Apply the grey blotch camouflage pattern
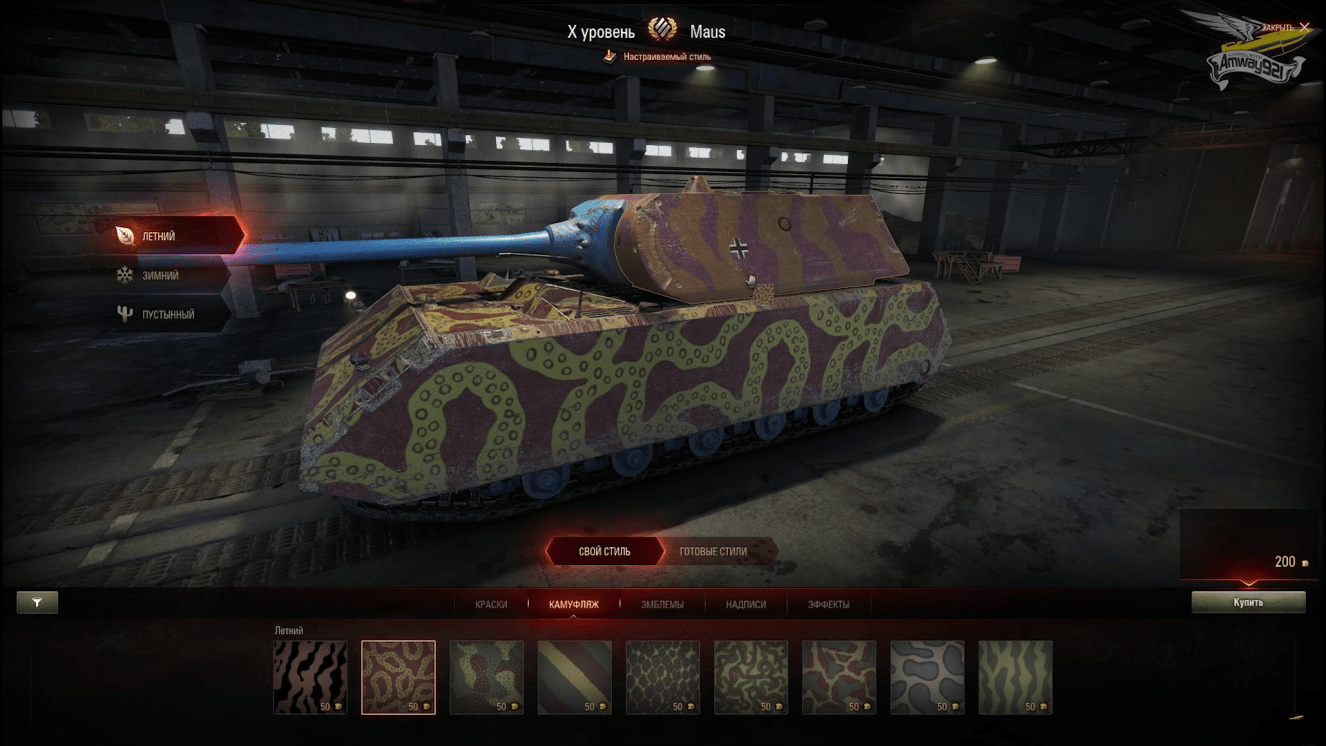This screenshot has height=746, width=1326. click(927, 677)
